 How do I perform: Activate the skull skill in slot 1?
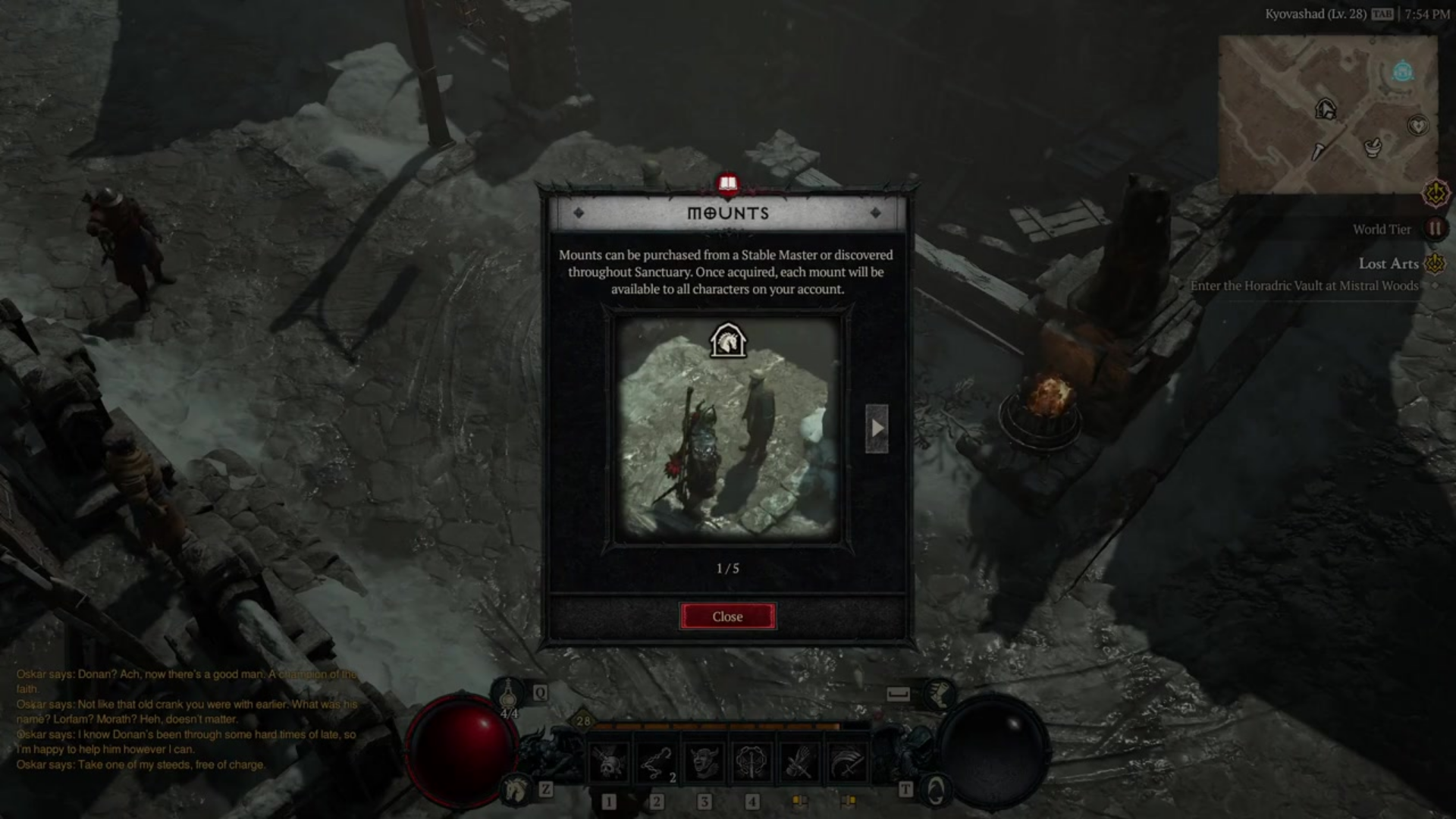[x=608, y=762]
